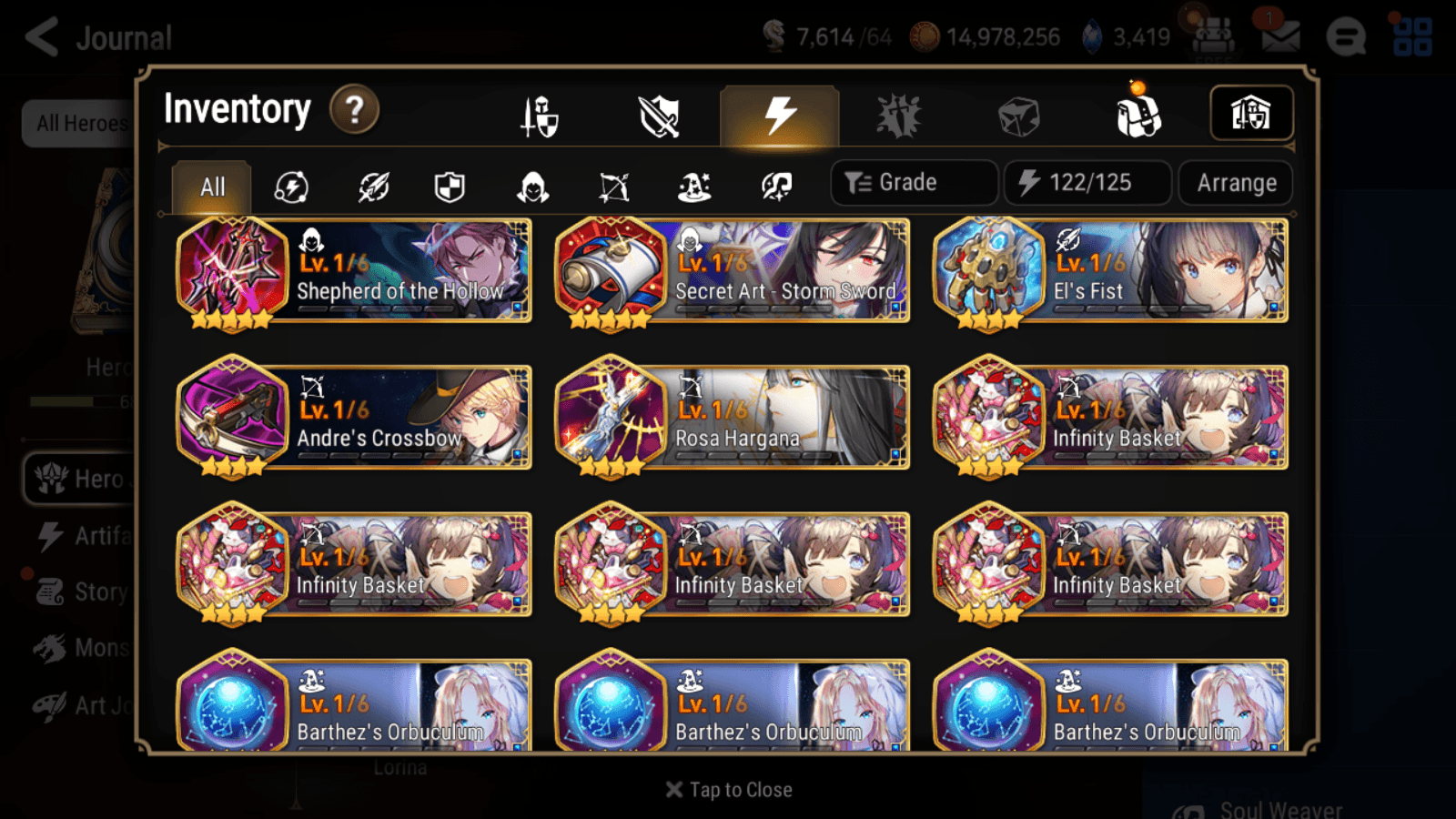The height and width of the screenshot is (819, 1456).
Task: Select the backpack consumables tab
Action: click(x=1137, y=116)
